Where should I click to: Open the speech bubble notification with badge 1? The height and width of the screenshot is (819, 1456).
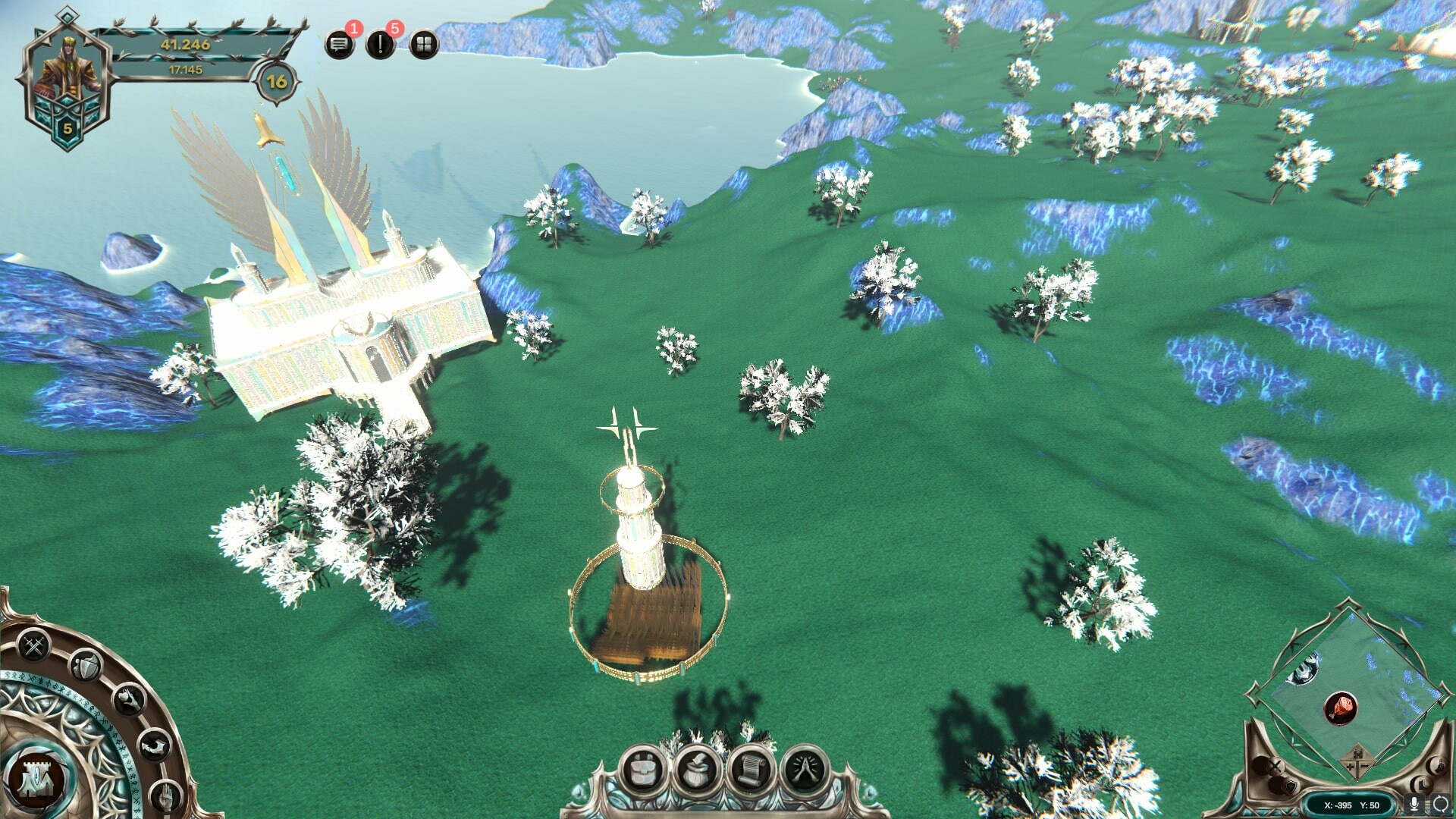point(339,44)
